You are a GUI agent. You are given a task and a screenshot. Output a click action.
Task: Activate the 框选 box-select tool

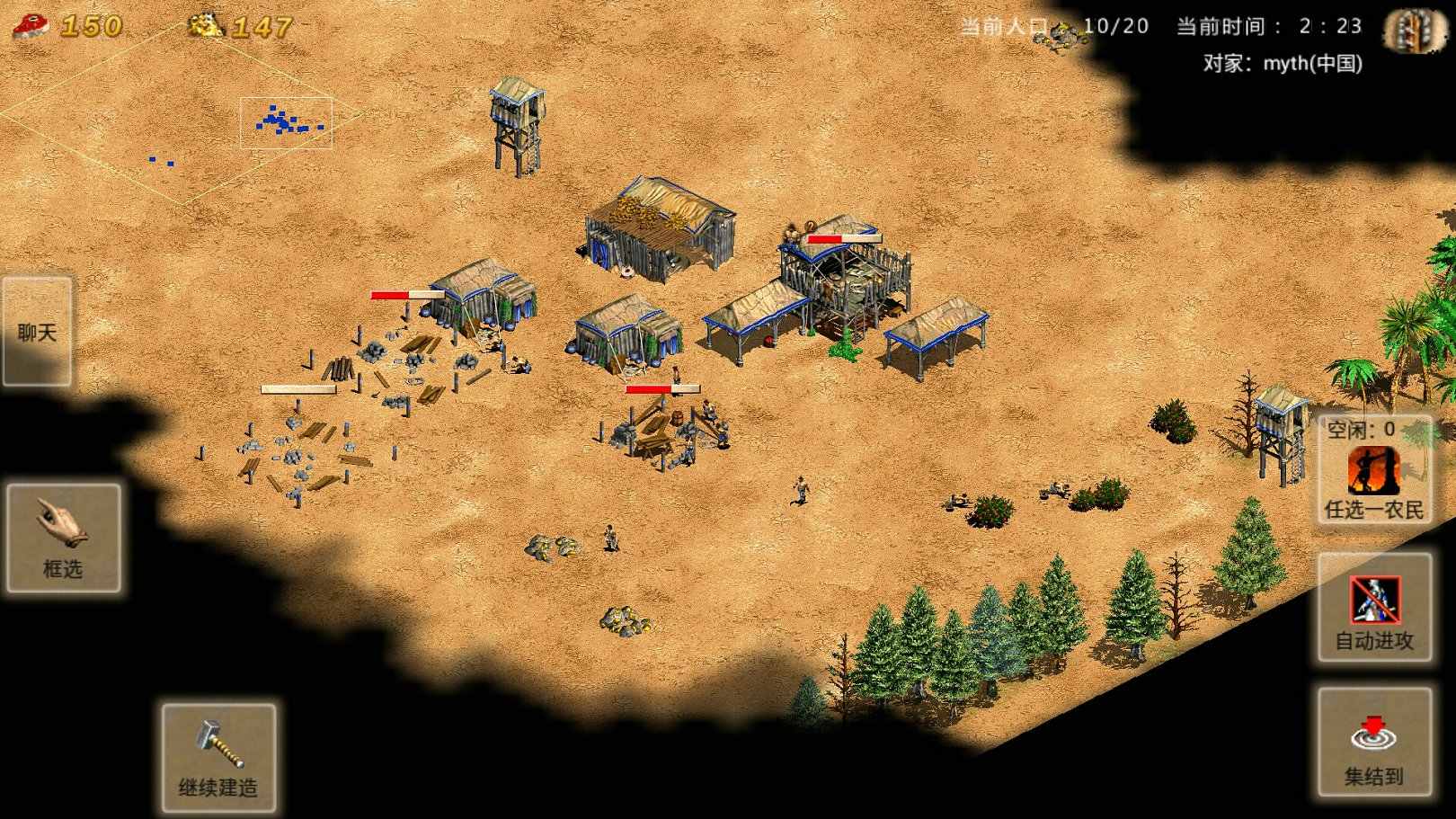click(x=63, y=538)
